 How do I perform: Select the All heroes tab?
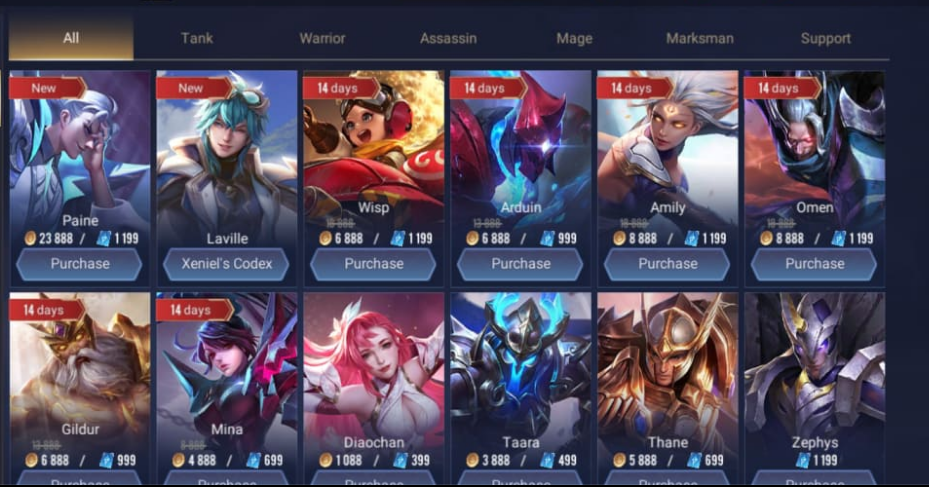pos(71,39)
